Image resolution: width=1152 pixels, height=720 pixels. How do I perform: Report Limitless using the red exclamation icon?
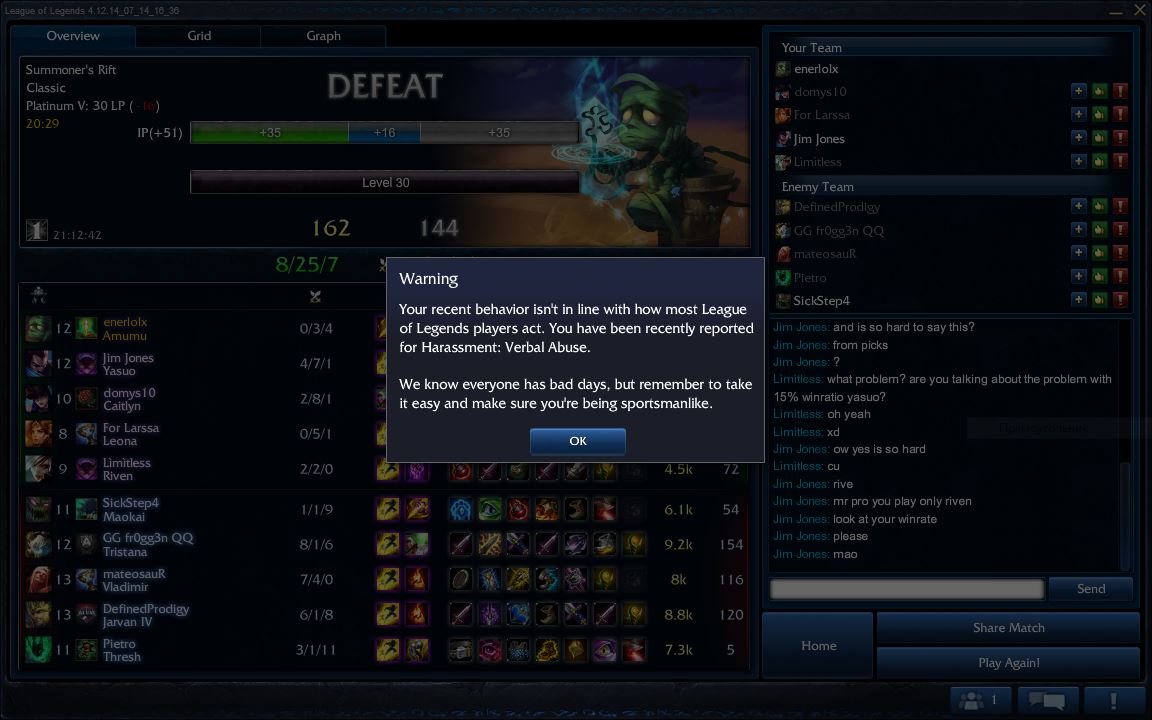(x=1120, y=162)
